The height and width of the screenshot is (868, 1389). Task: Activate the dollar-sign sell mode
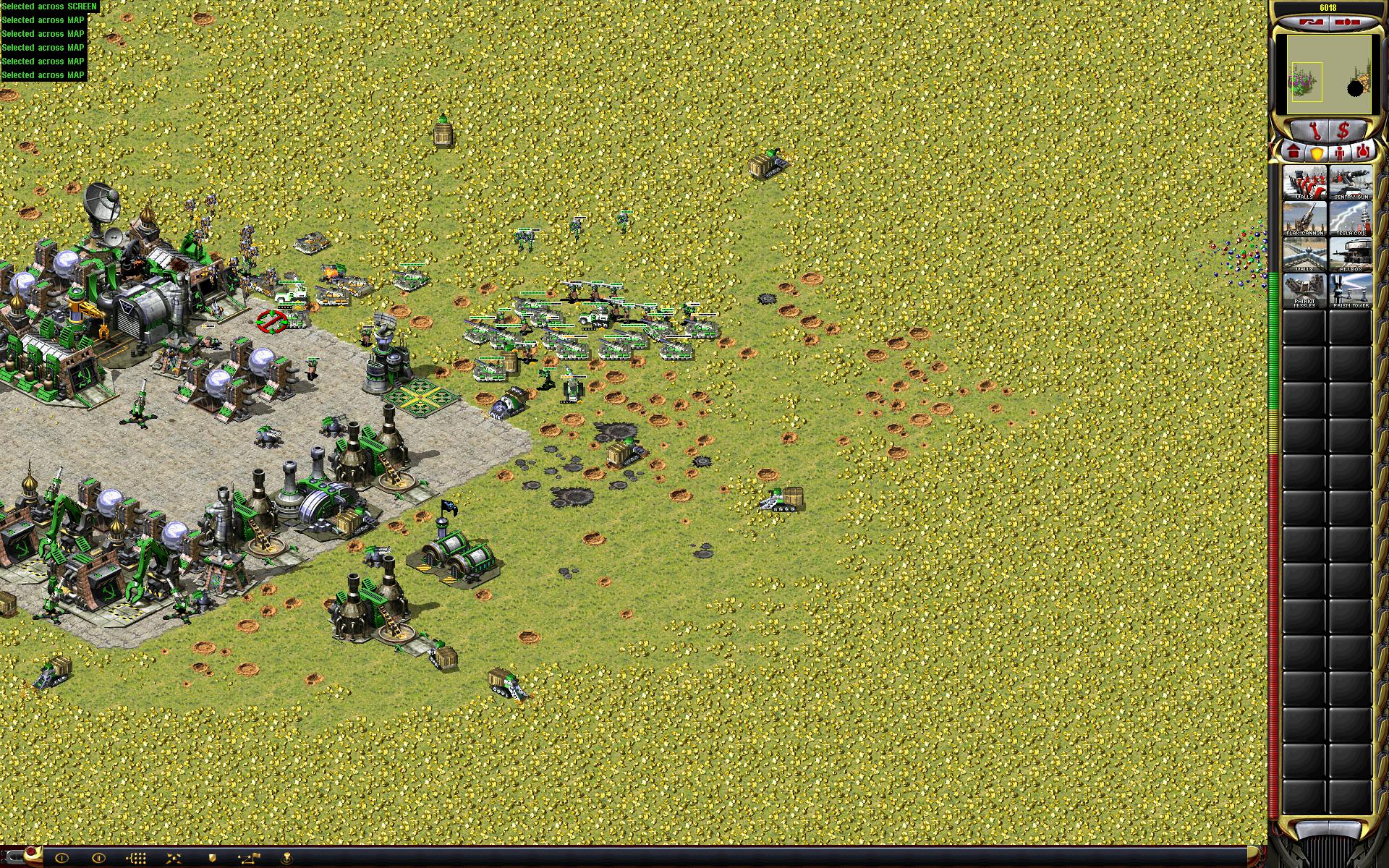coord(1343,131)
